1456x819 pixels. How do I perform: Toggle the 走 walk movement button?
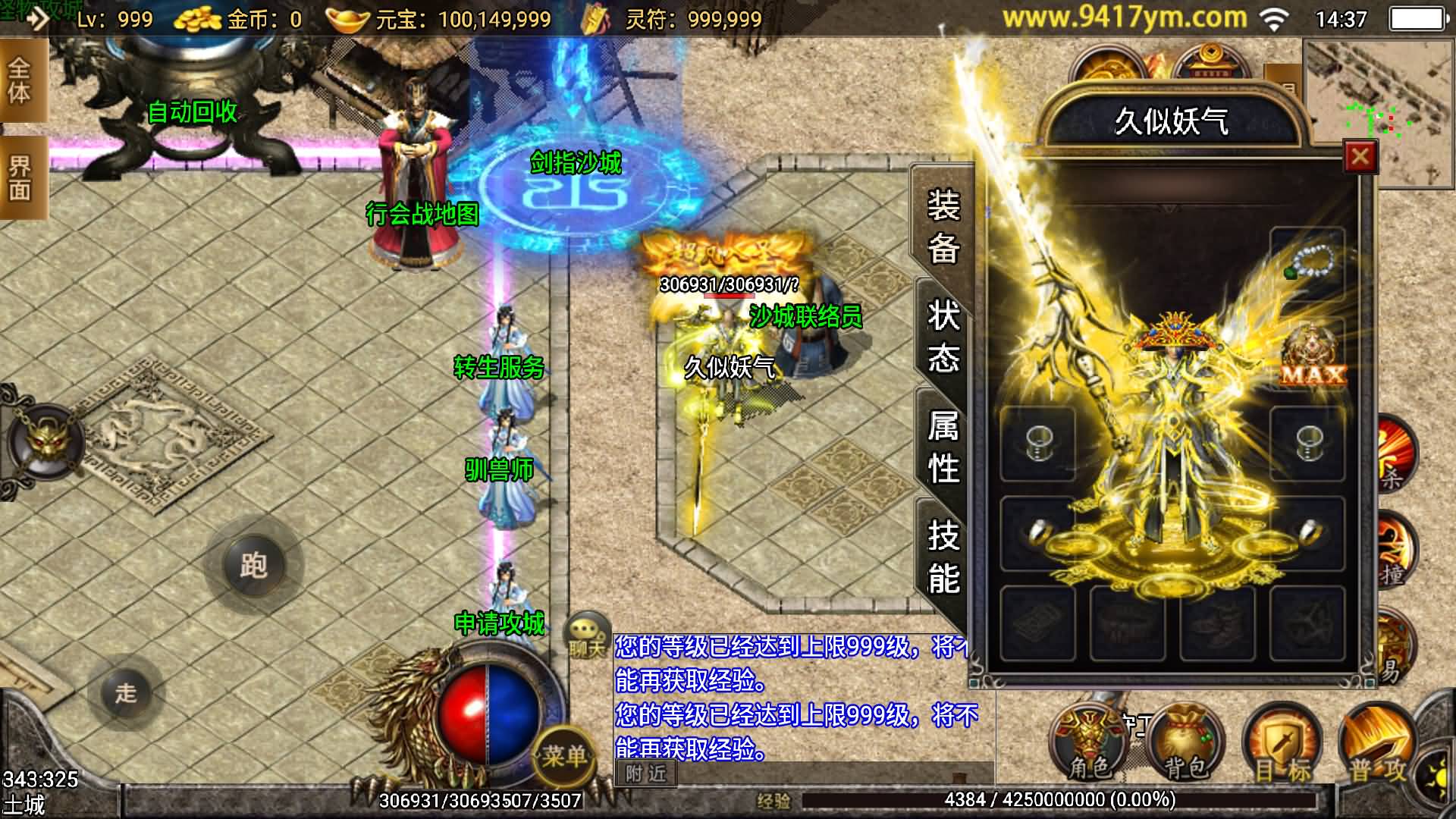[126, 692]
